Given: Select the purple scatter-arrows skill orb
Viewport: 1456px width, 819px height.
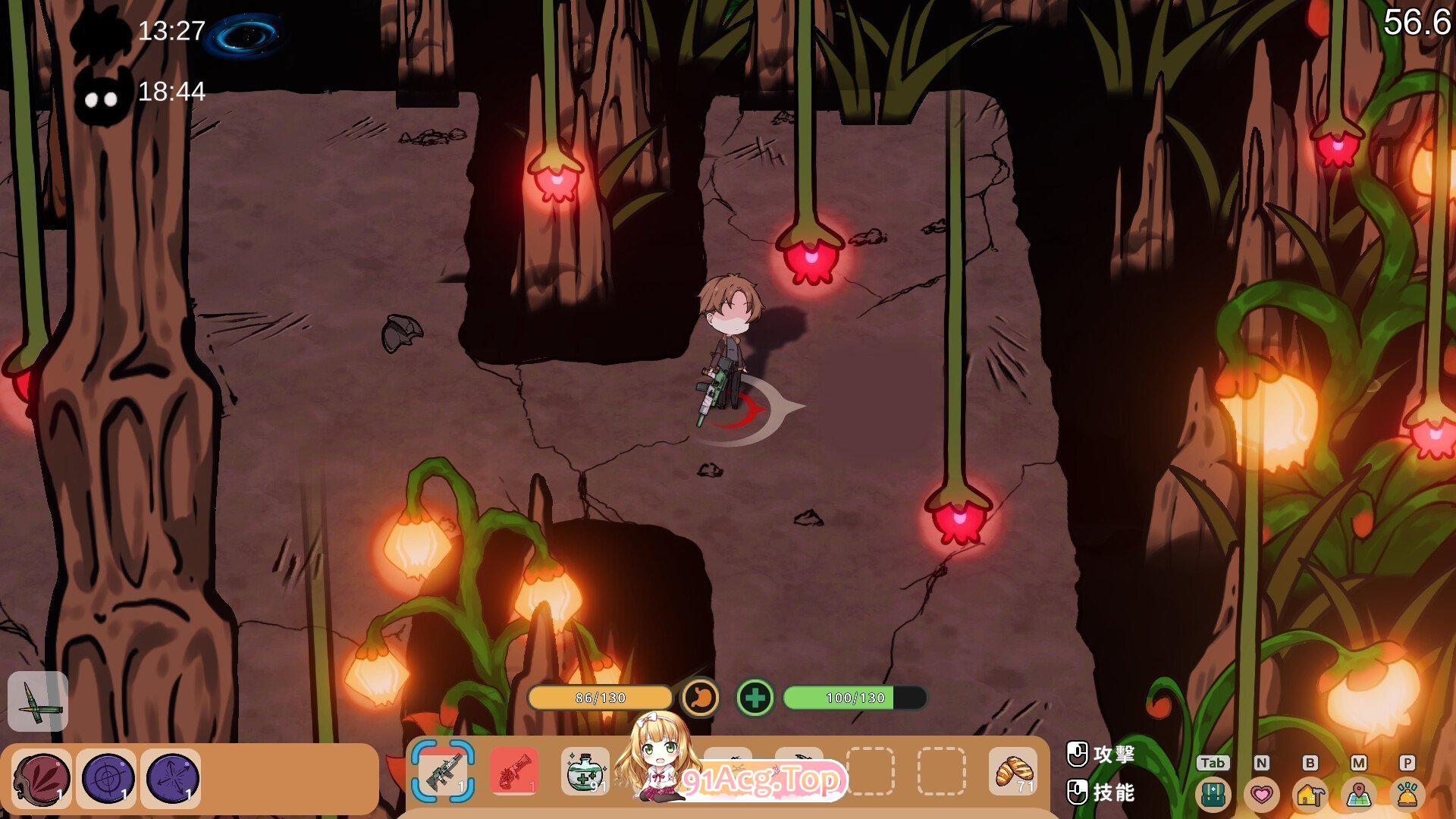Looking at the screenshot, I should [x=171, y=778].
